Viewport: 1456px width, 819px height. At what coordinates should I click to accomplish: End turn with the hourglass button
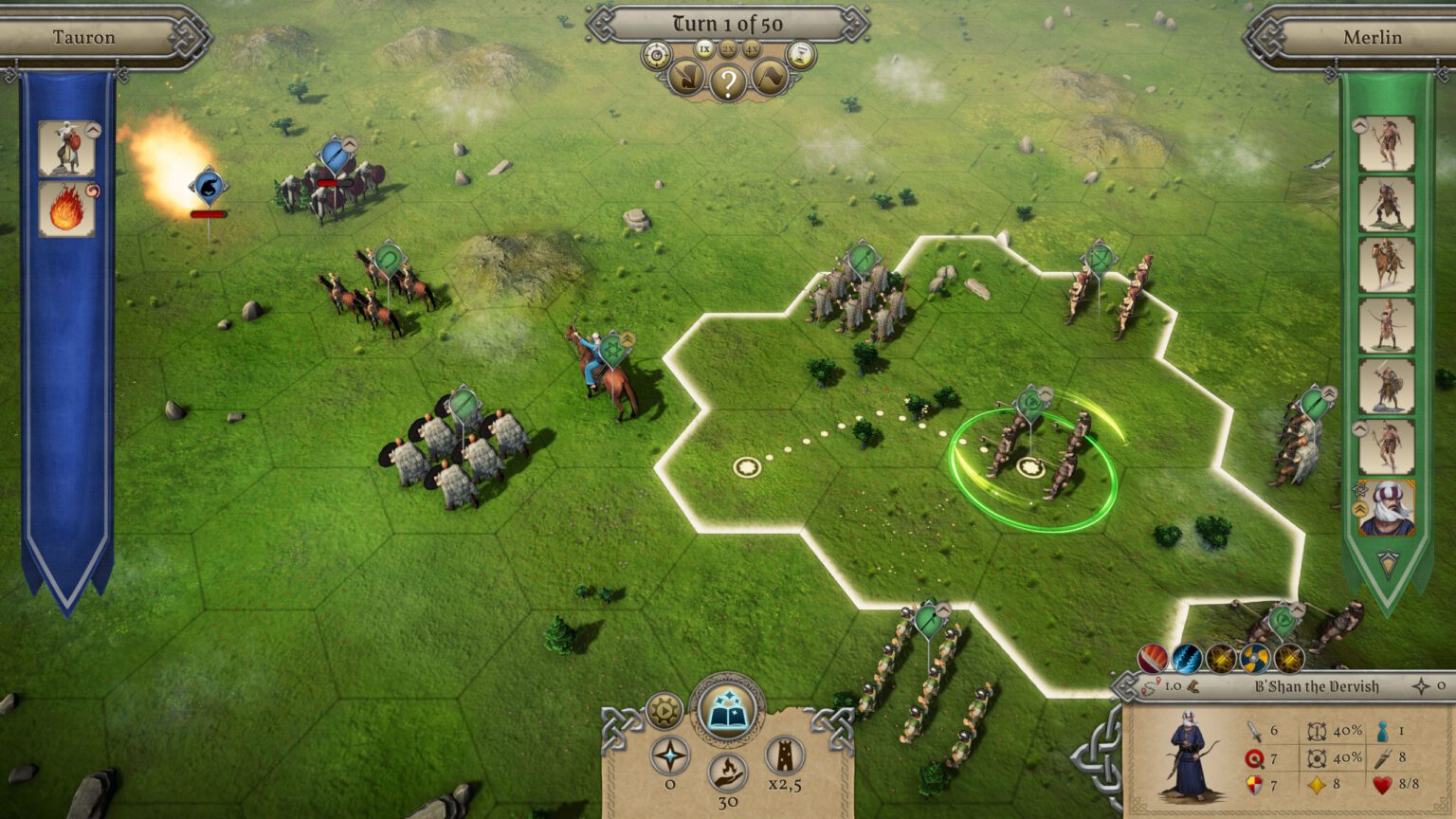click(801, 55)
